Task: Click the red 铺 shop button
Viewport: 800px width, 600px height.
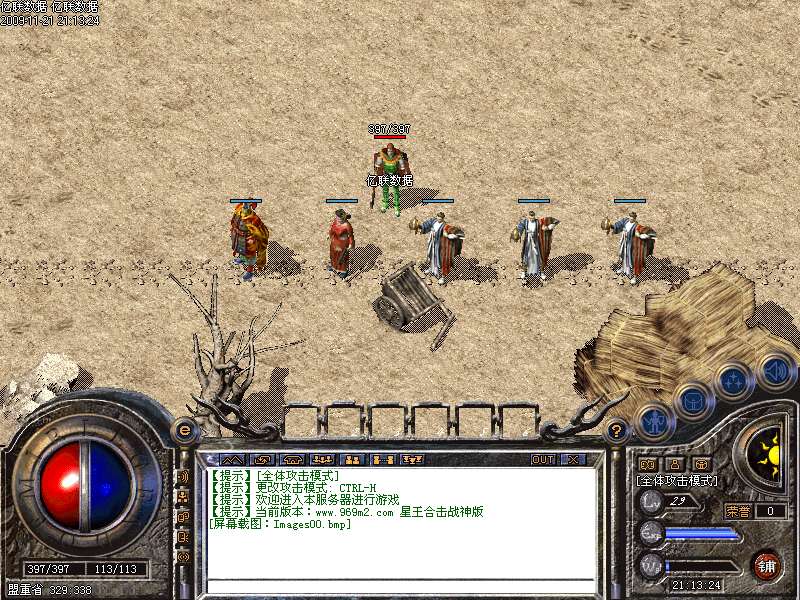Action: [x=767, y=565]
